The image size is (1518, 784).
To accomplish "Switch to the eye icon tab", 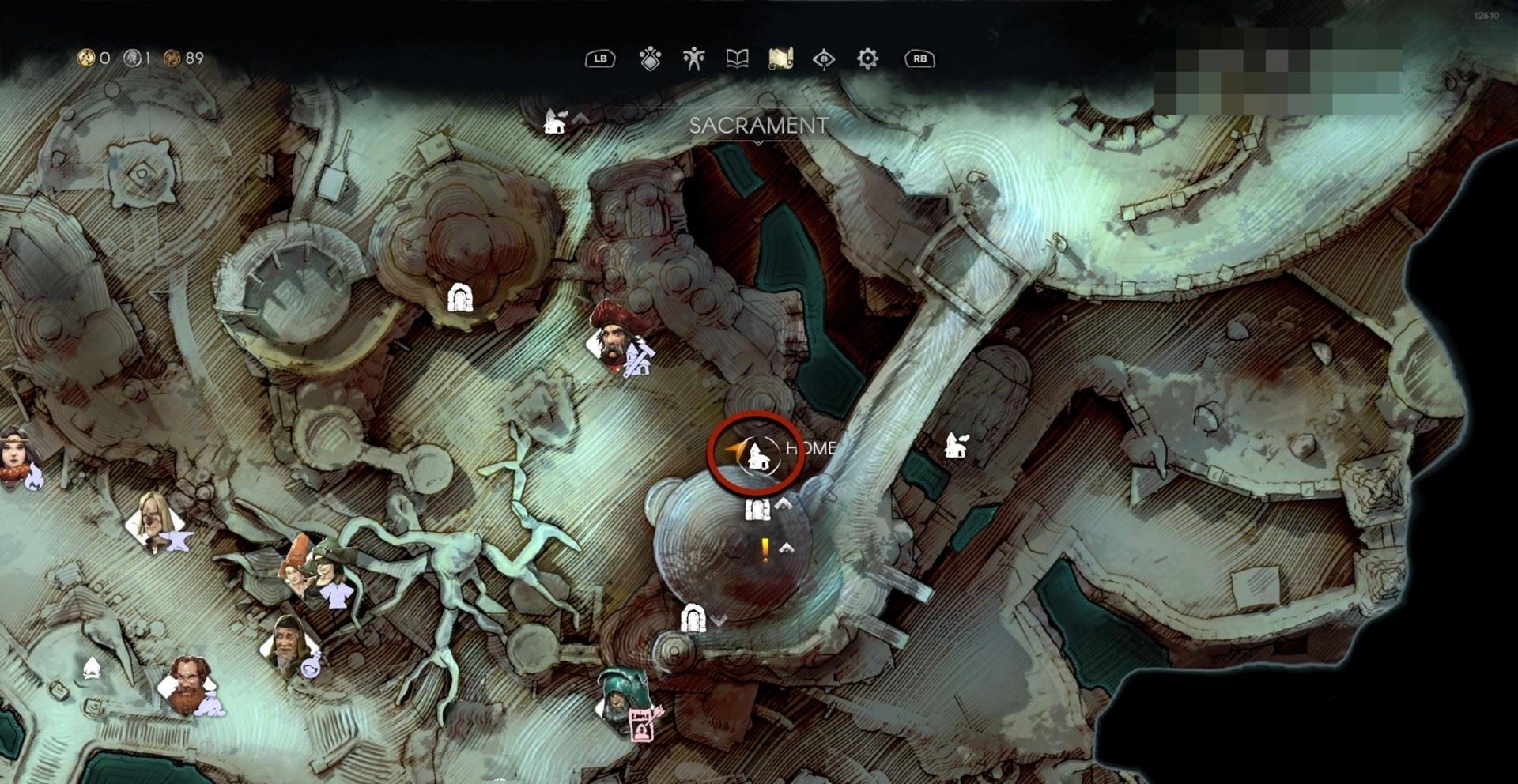I will 824,58.
